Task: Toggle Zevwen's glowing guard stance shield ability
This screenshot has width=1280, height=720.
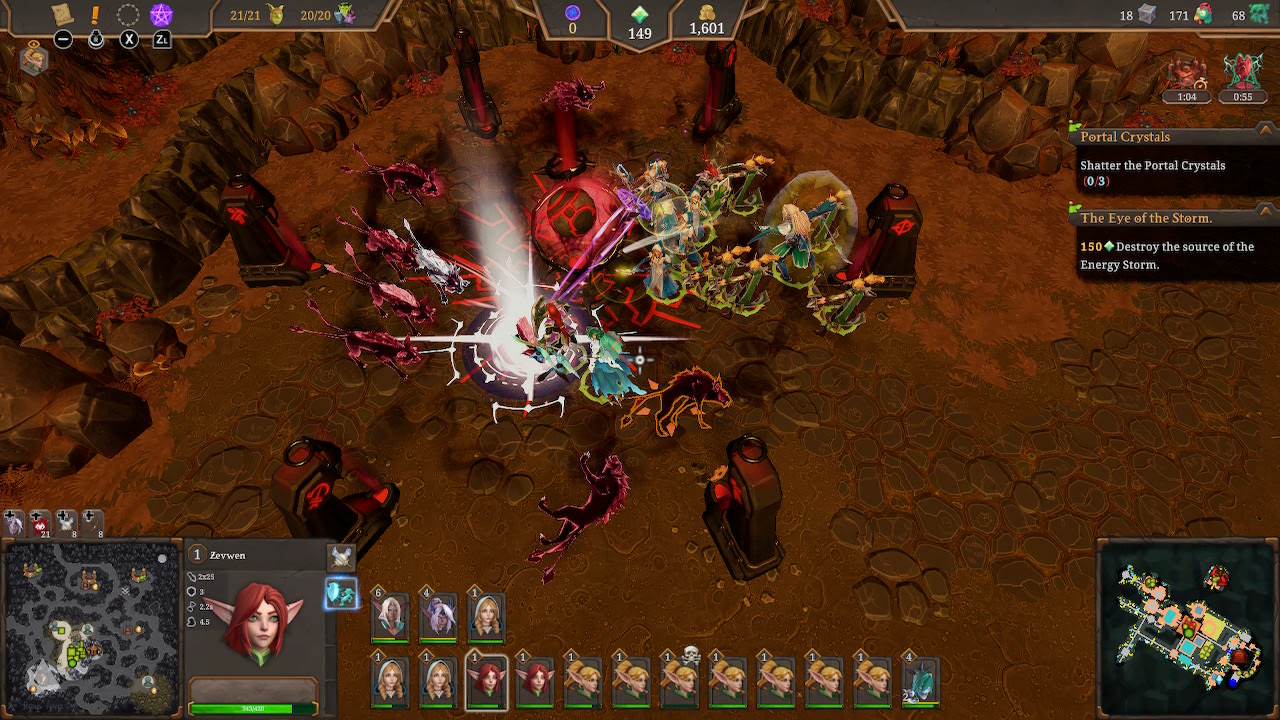Action: (340, 592)
